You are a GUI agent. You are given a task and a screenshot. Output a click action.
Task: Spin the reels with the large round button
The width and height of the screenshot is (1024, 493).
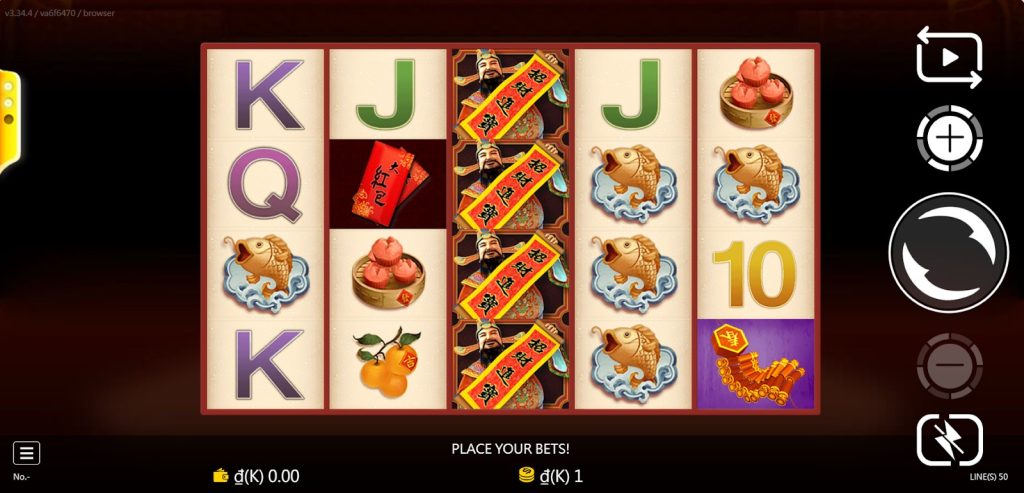tap(948, 253)
